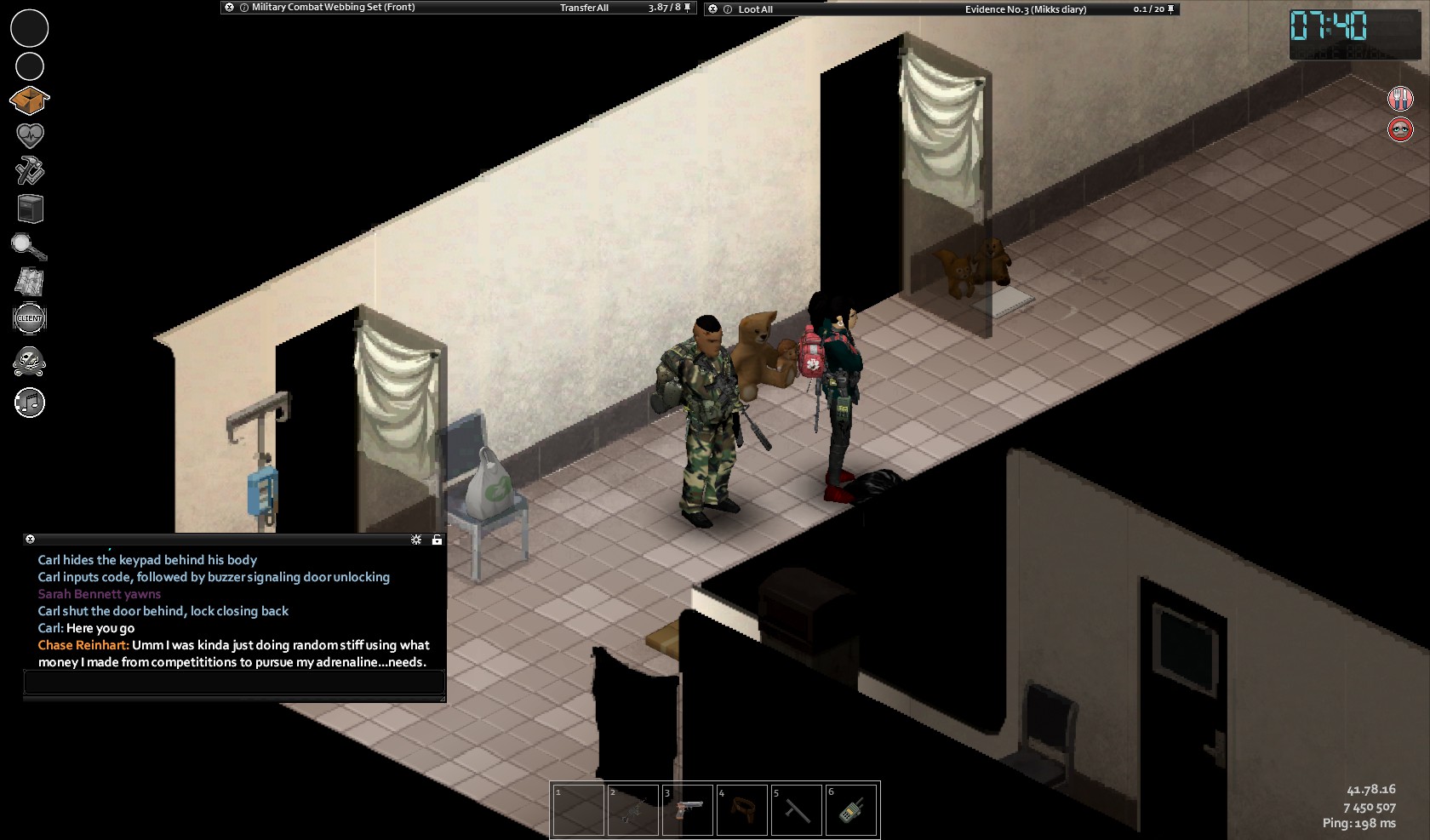Click the chat message input box

pyautogui.click(x=234, y=683)
